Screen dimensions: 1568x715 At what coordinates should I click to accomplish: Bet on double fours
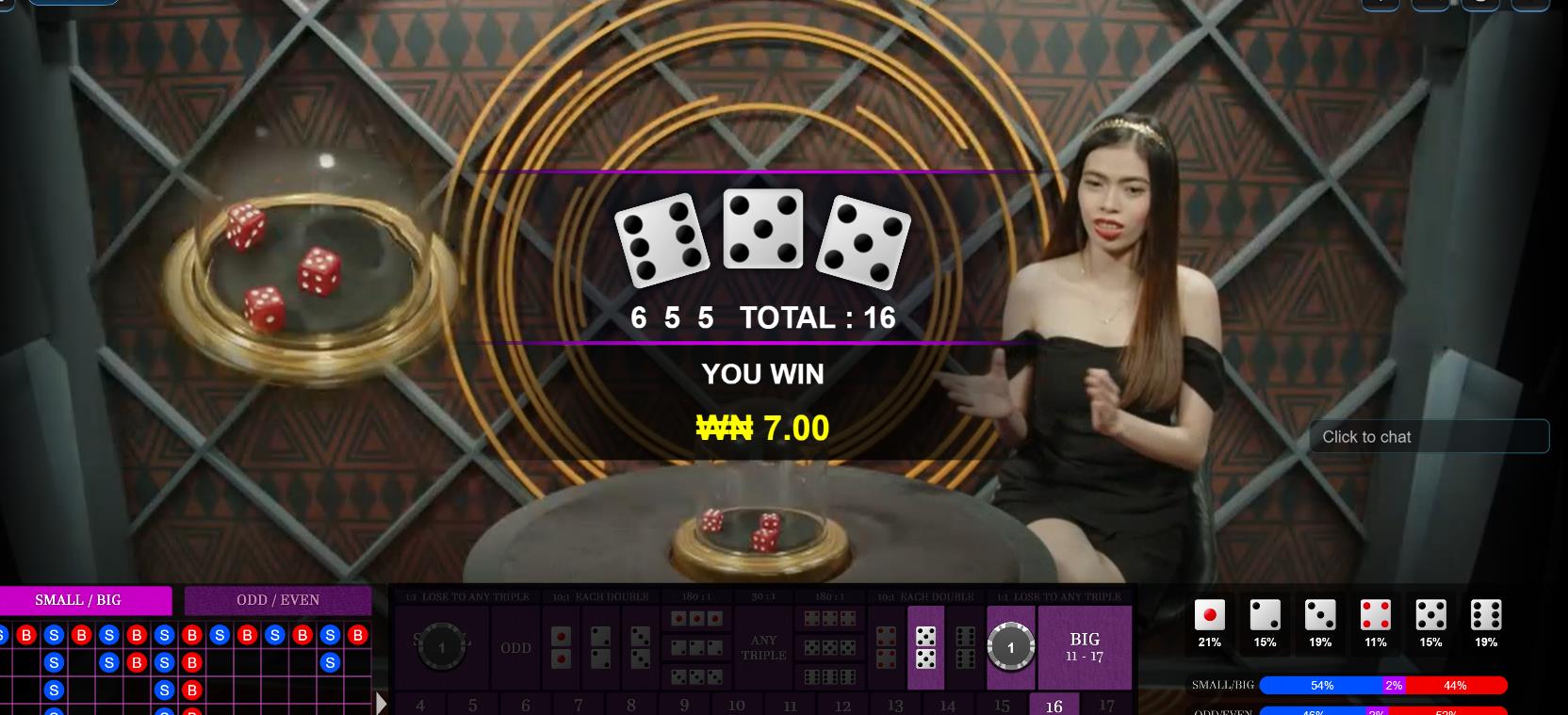click(x=886, y=647)
